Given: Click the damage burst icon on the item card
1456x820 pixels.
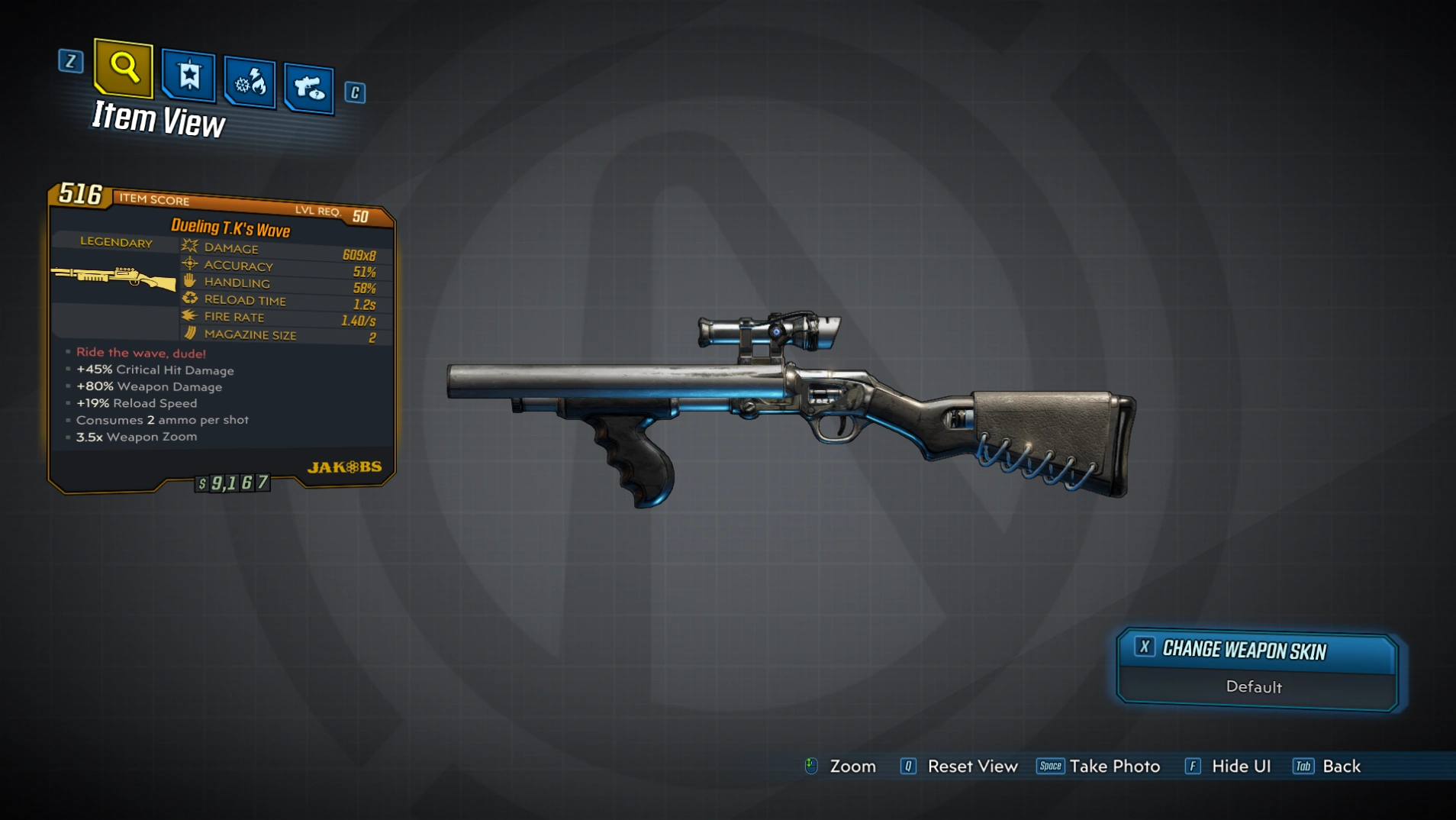Looking at the screenshot, I should (x=188, y=246).
